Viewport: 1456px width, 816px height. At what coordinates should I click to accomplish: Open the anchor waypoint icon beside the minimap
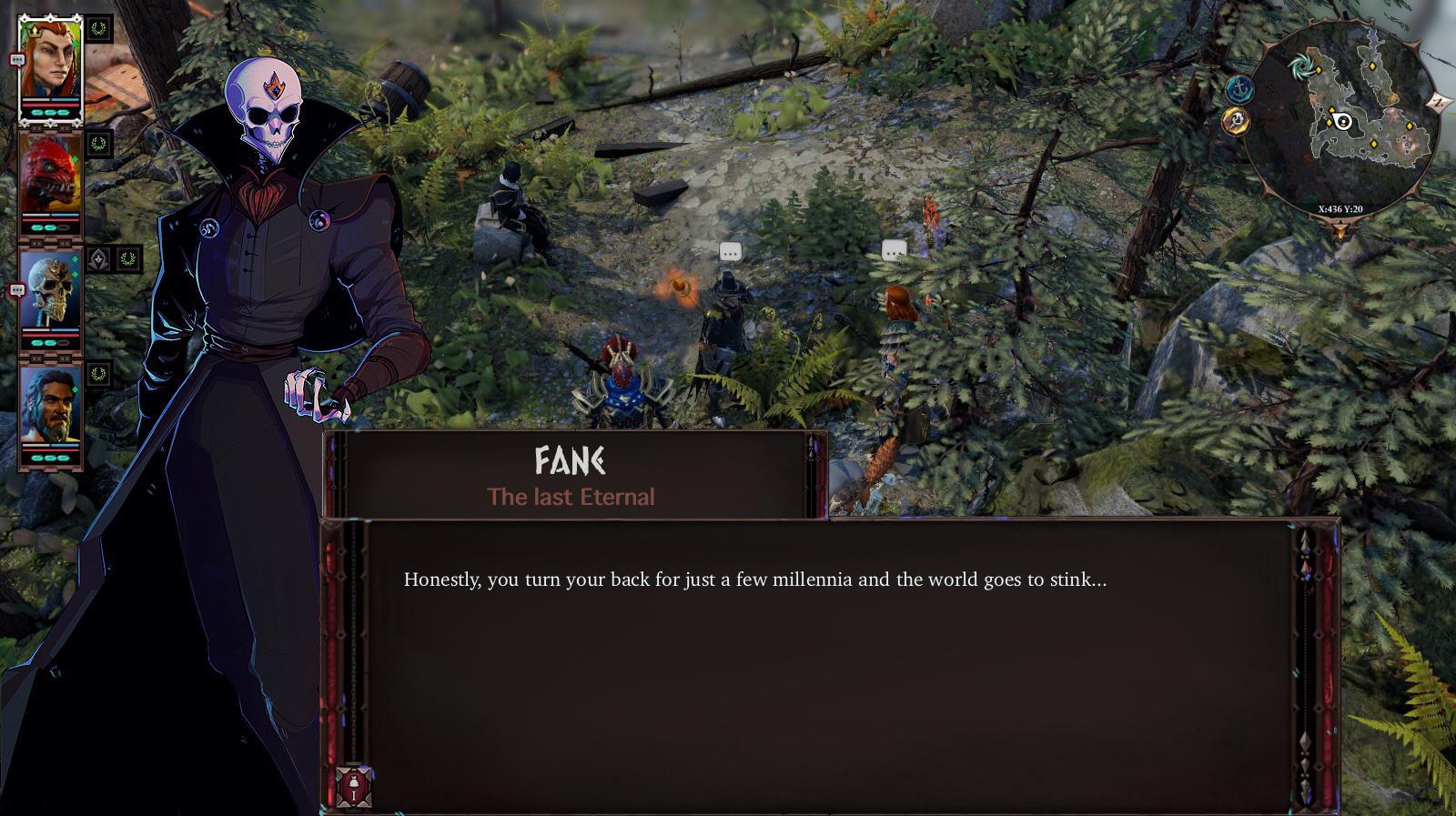[1239, 87]
